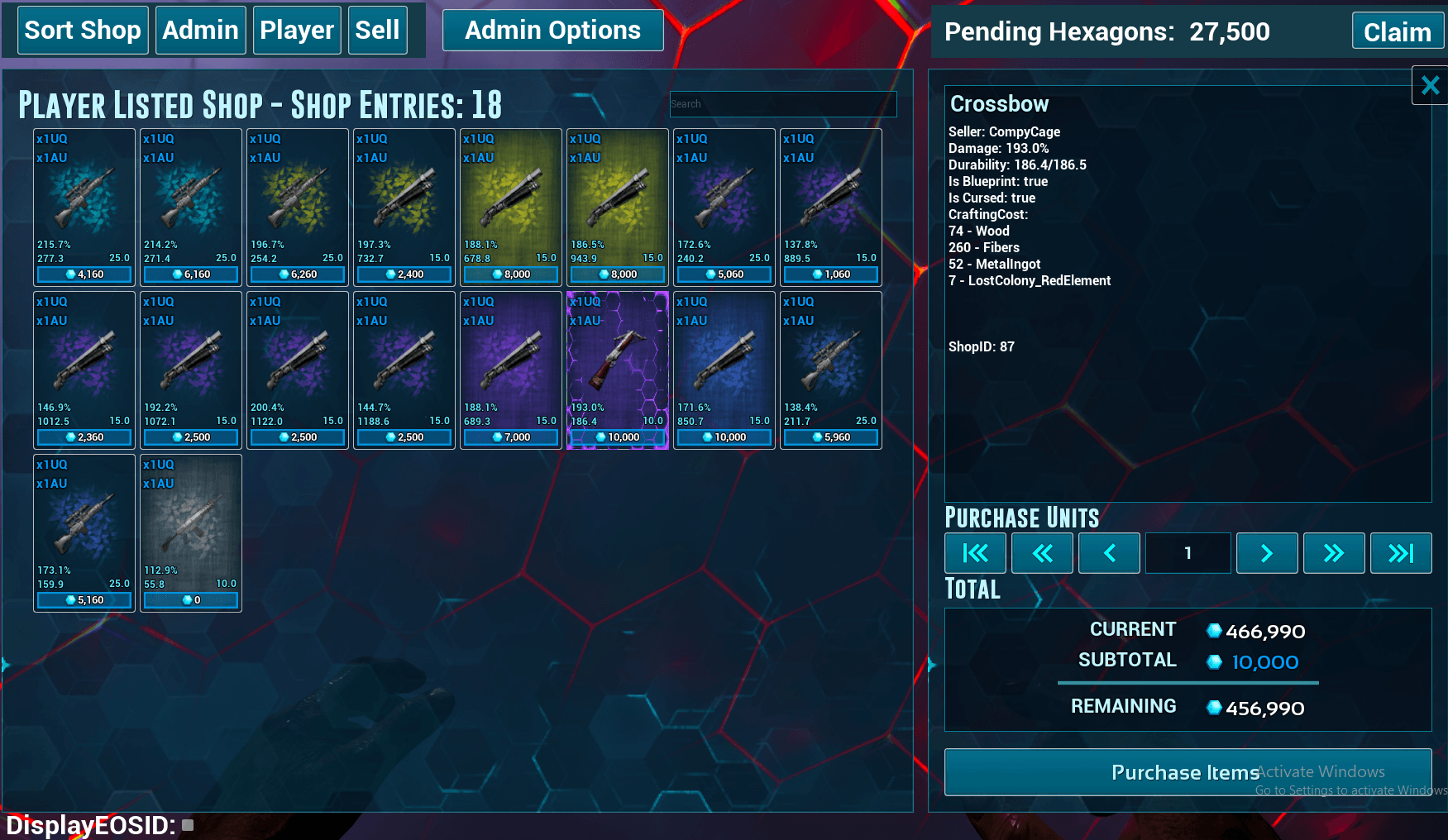Switch to the Admin shop

click(200, 31)
